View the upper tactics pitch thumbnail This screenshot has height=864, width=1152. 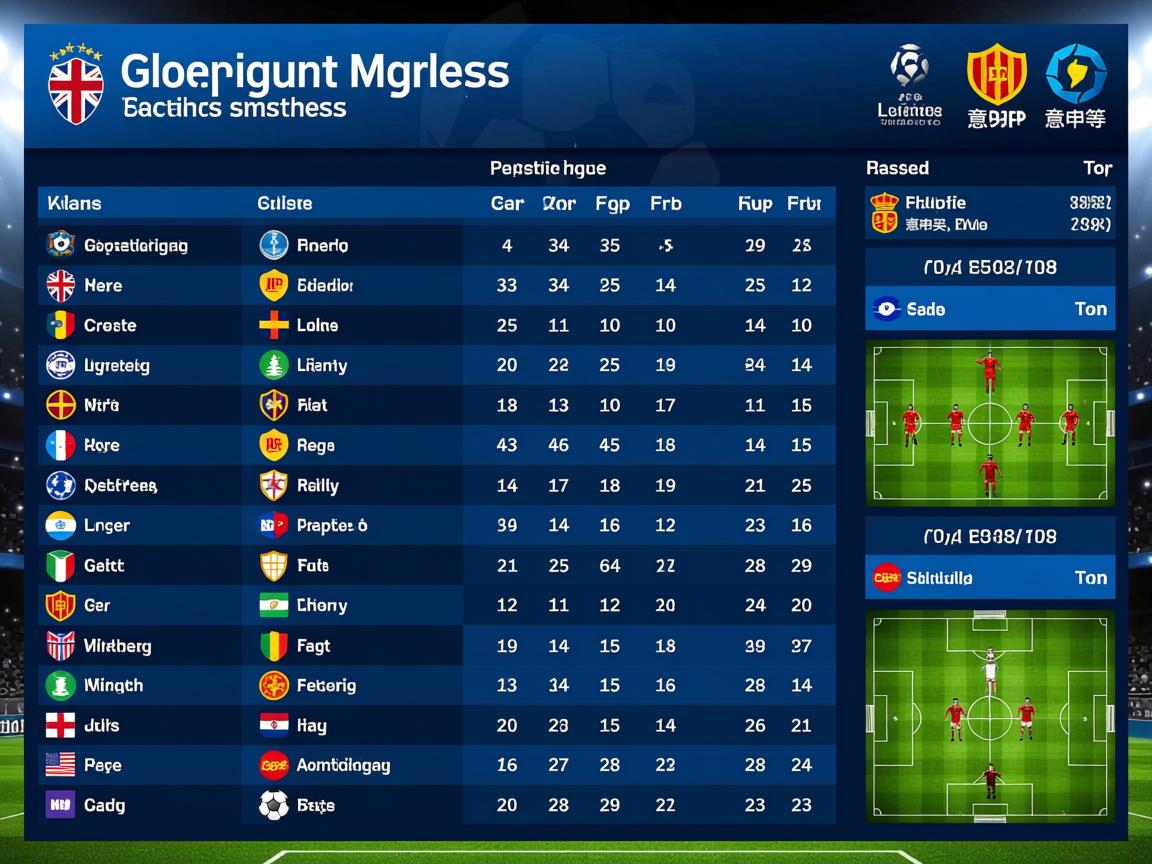[989, 423]
